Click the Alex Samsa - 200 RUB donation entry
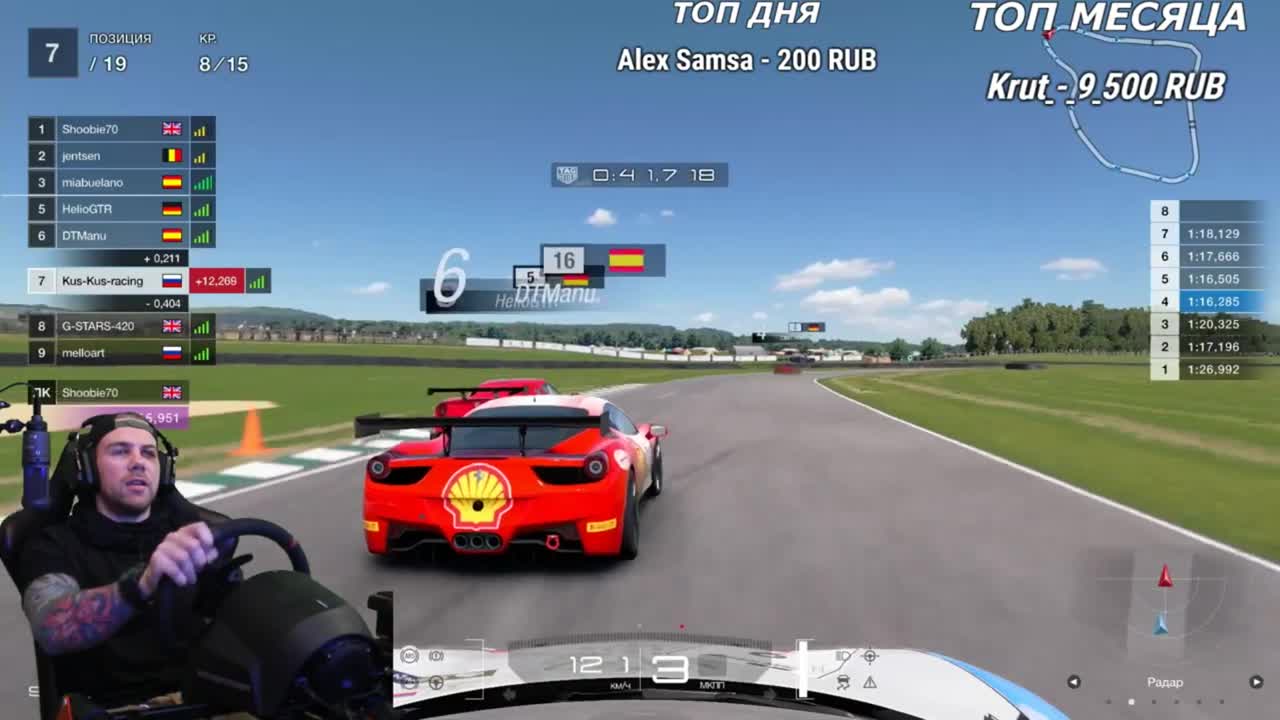The height and width of the screenshot is (720, 1280). pos(745,60)
